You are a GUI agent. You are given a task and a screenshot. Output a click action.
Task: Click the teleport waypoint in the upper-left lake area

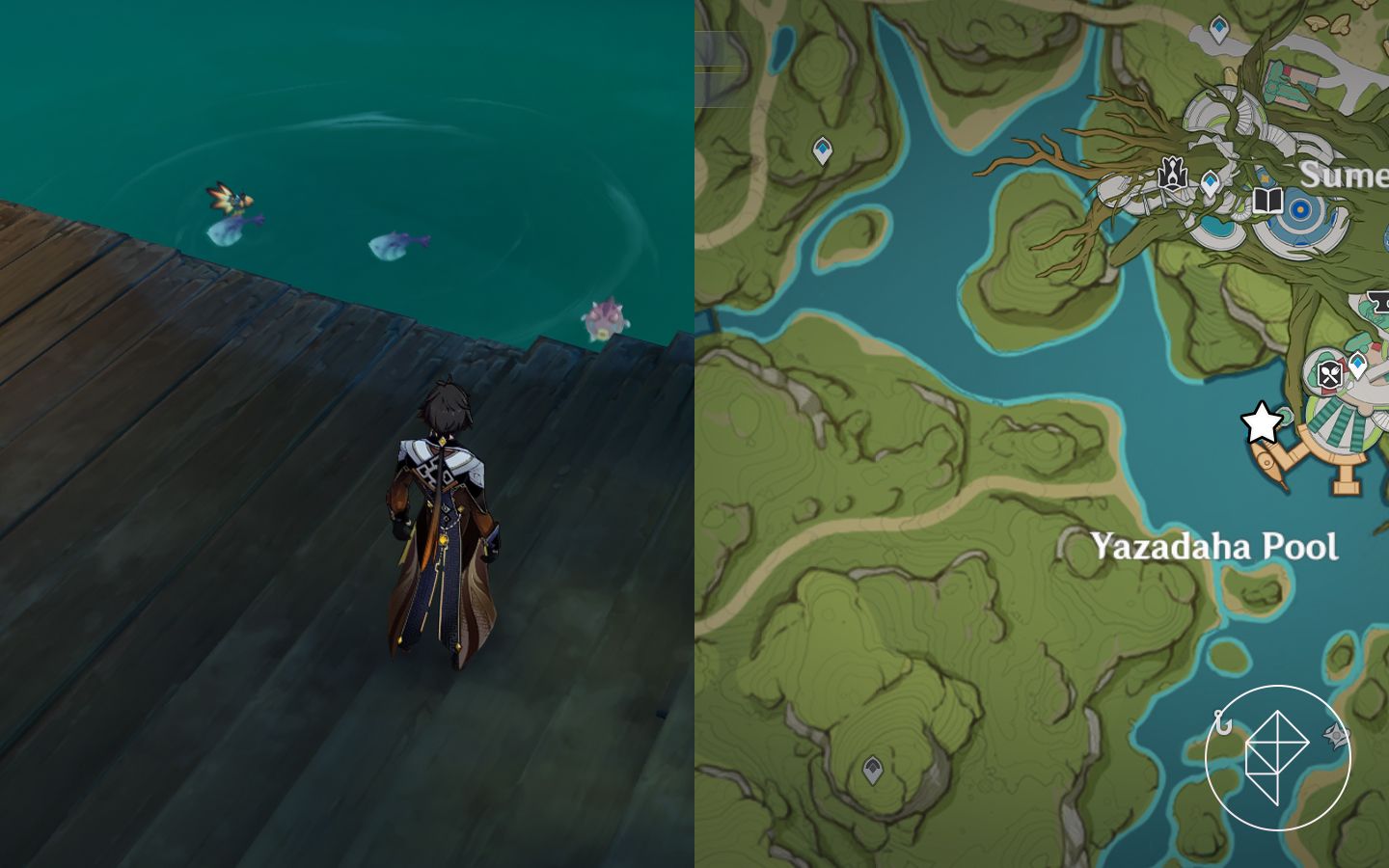pyautogui.click(x=823, y=148)
